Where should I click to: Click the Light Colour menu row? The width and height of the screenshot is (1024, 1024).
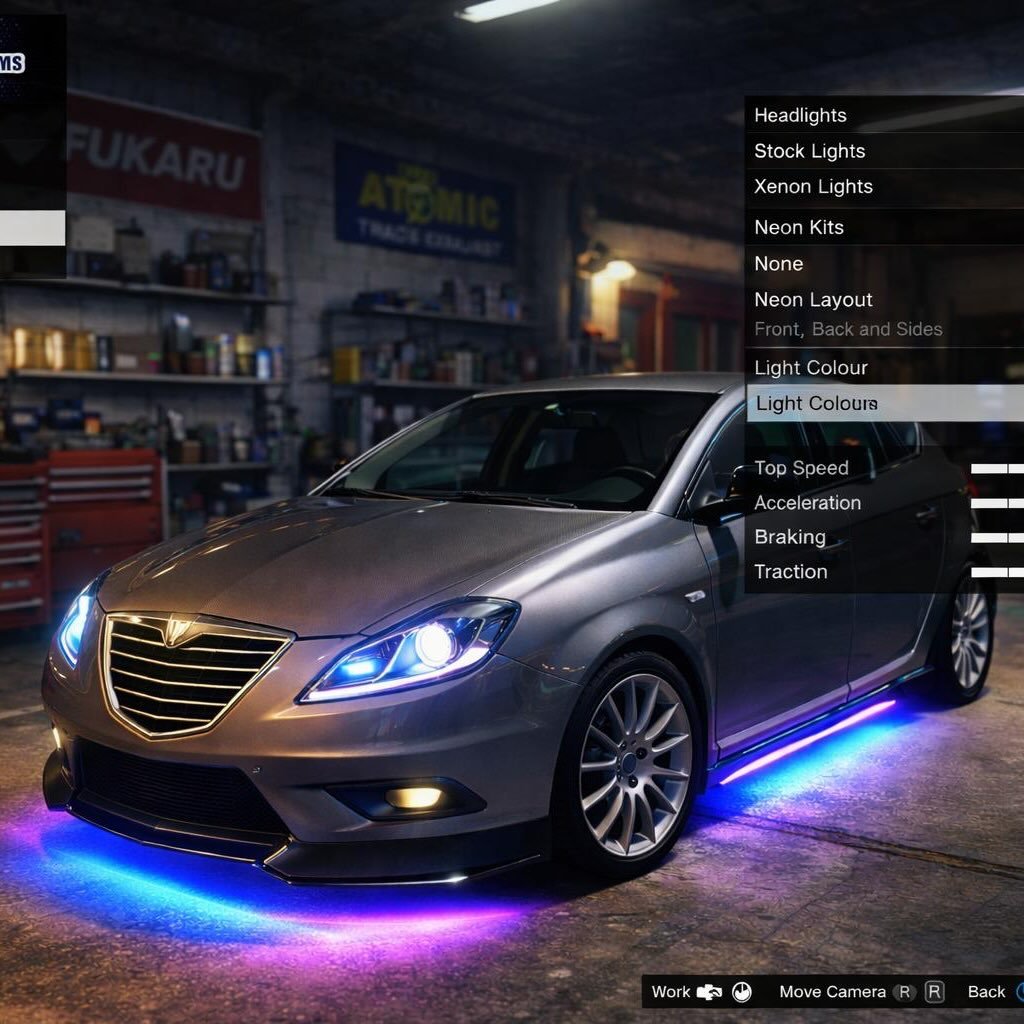pyautogui.click(x=811, y=368)
